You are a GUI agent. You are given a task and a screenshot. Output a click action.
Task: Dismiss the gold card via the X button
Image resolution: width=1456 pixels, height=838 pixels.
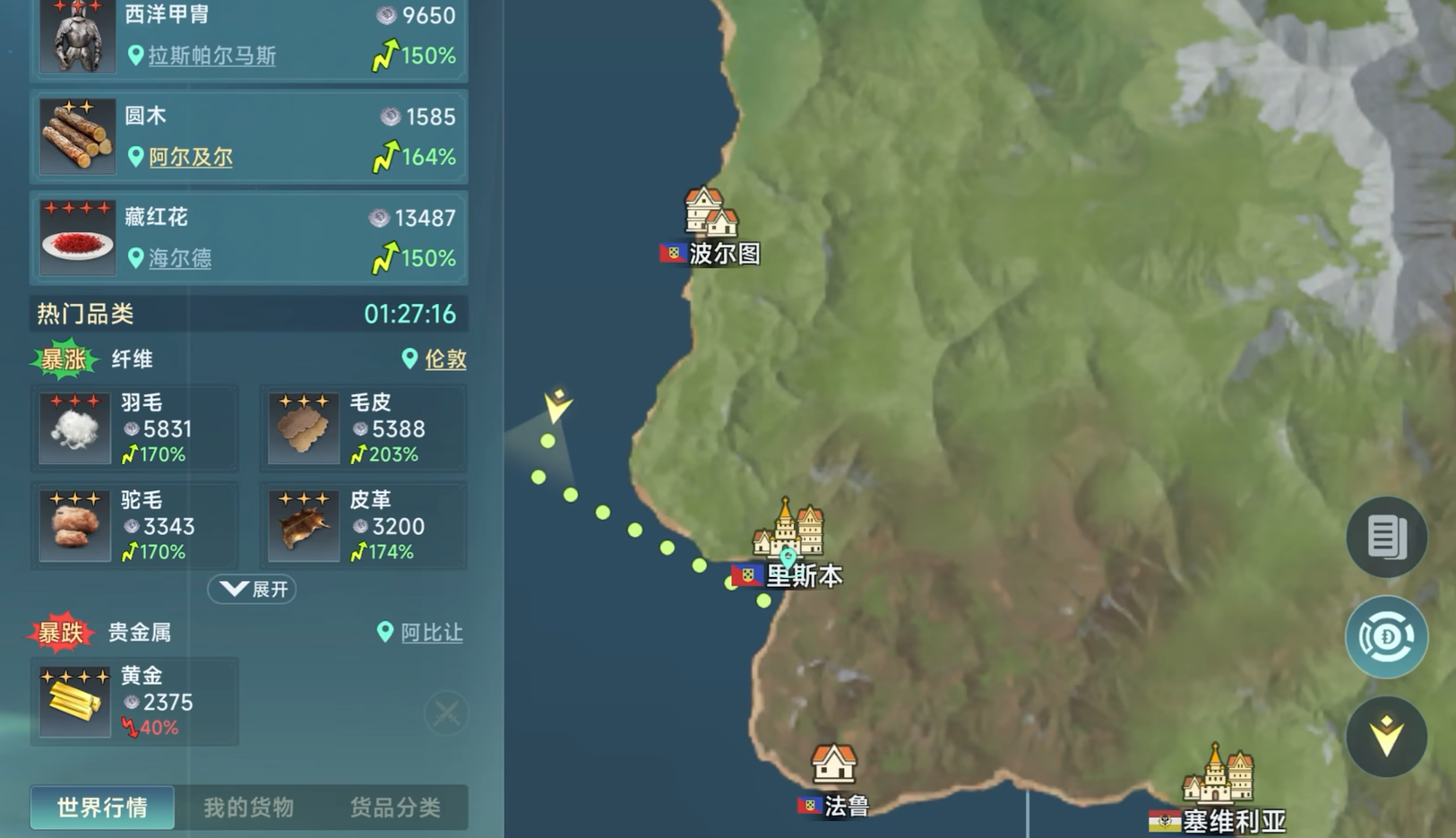445,713
